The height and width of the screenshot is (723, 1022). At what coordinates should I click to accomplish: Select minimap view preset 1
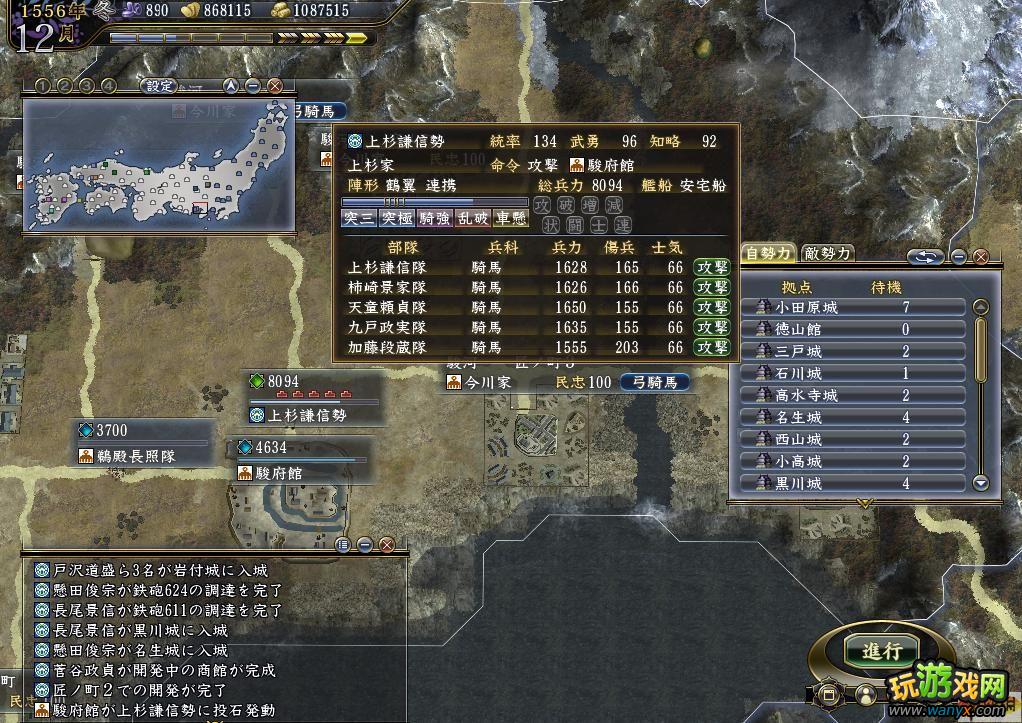(42, 86)
